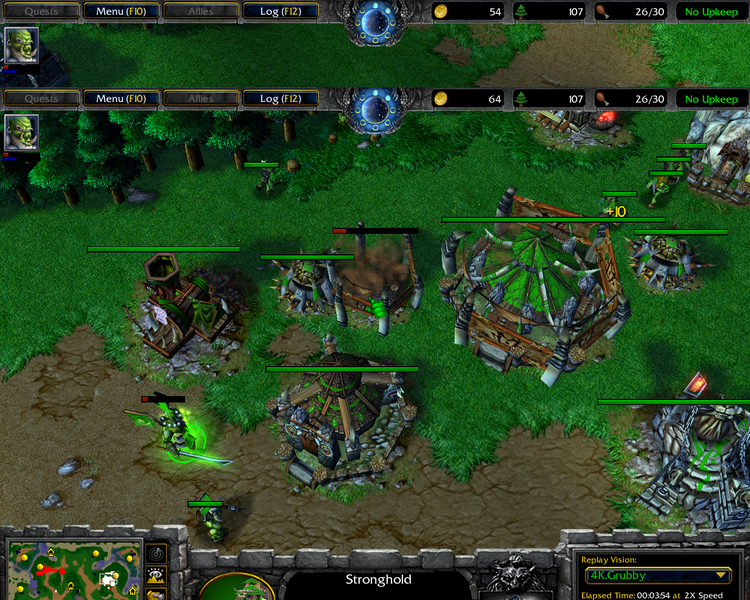Image resolution: width=750 pixels, height=600 pixels.
Task: Click the selected Stronghold portrait
Action: point(237,588)
